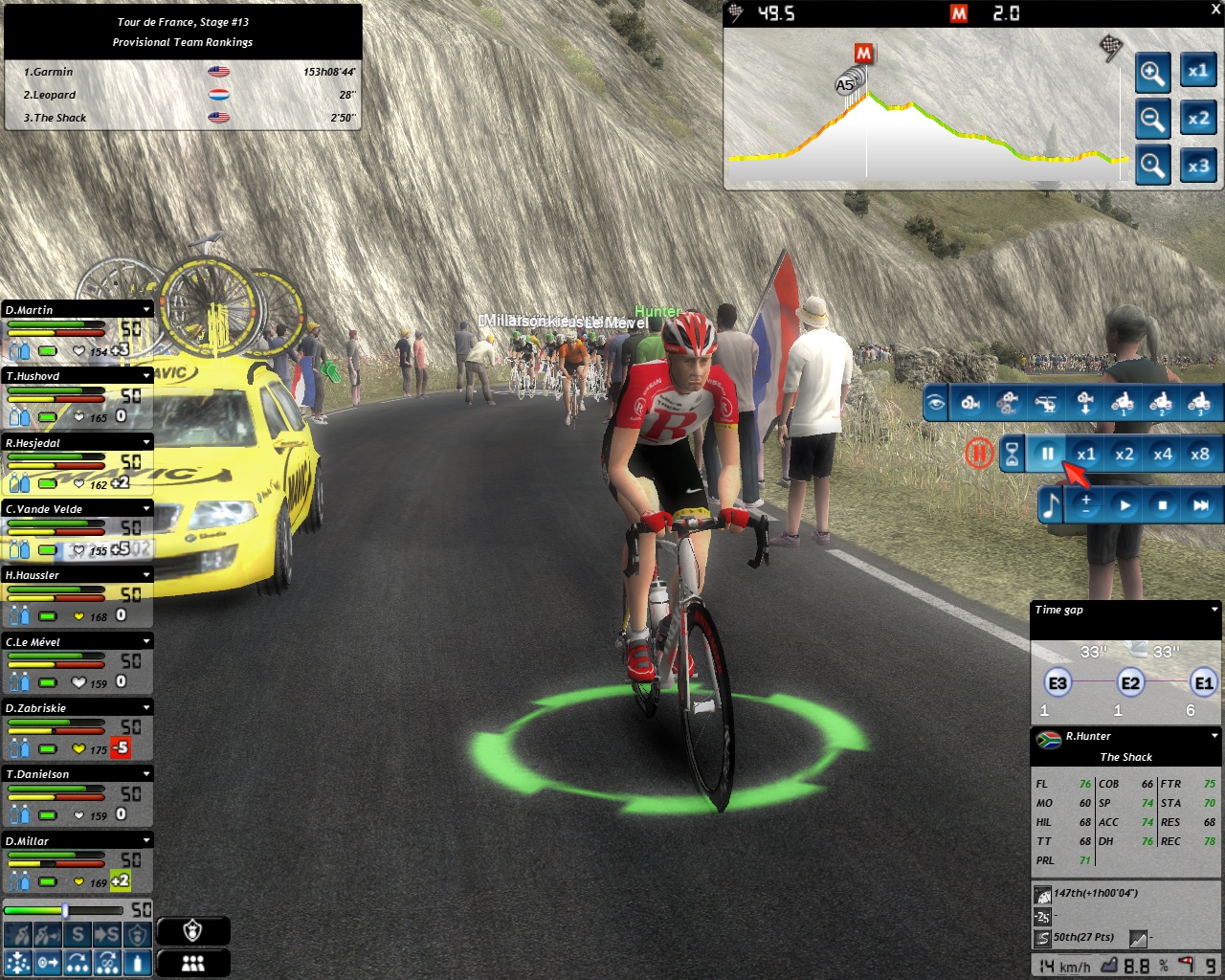1225x980 pixels.
Task: Select motorbike camera number 1
Action: (x=1123, y=404)
